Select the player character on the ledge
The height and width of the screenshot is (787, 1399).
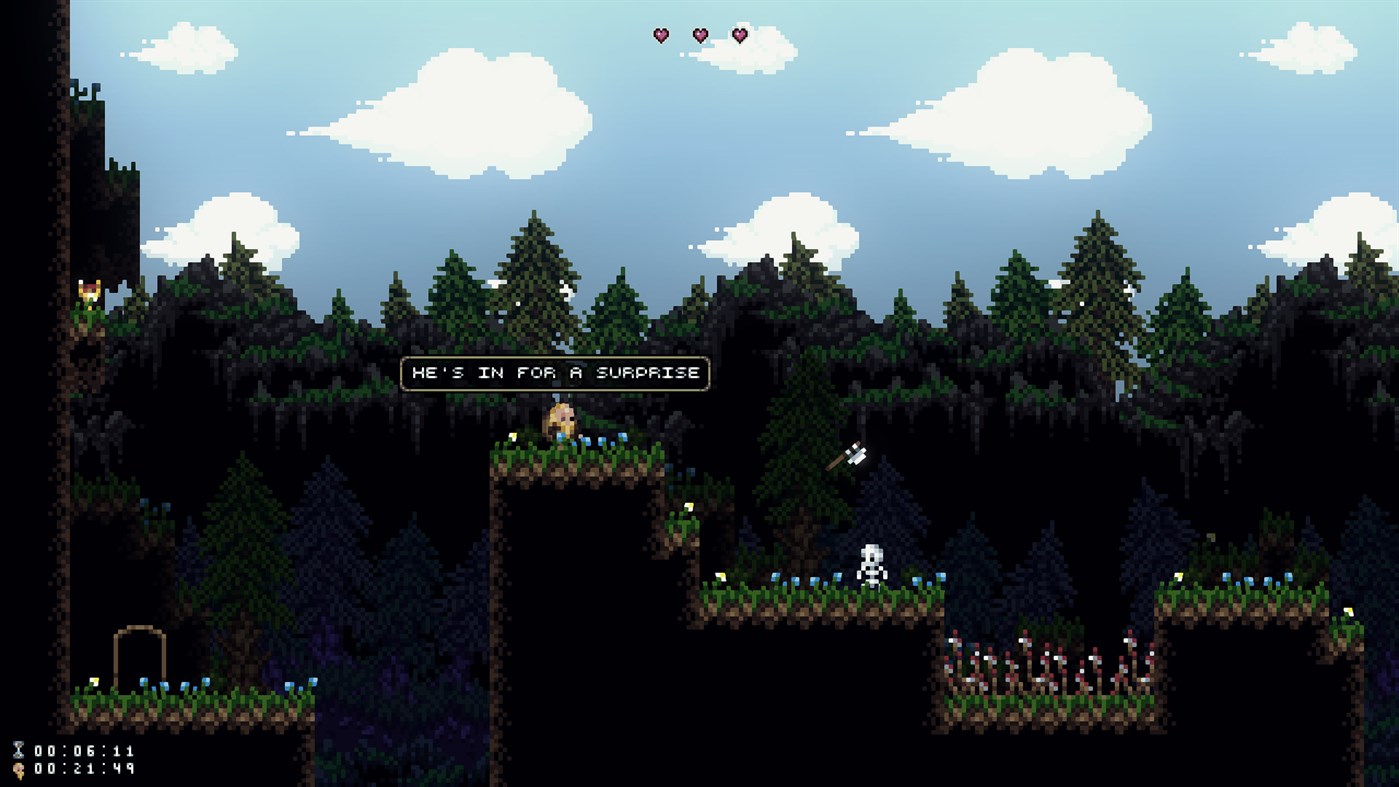pos(560,422)
